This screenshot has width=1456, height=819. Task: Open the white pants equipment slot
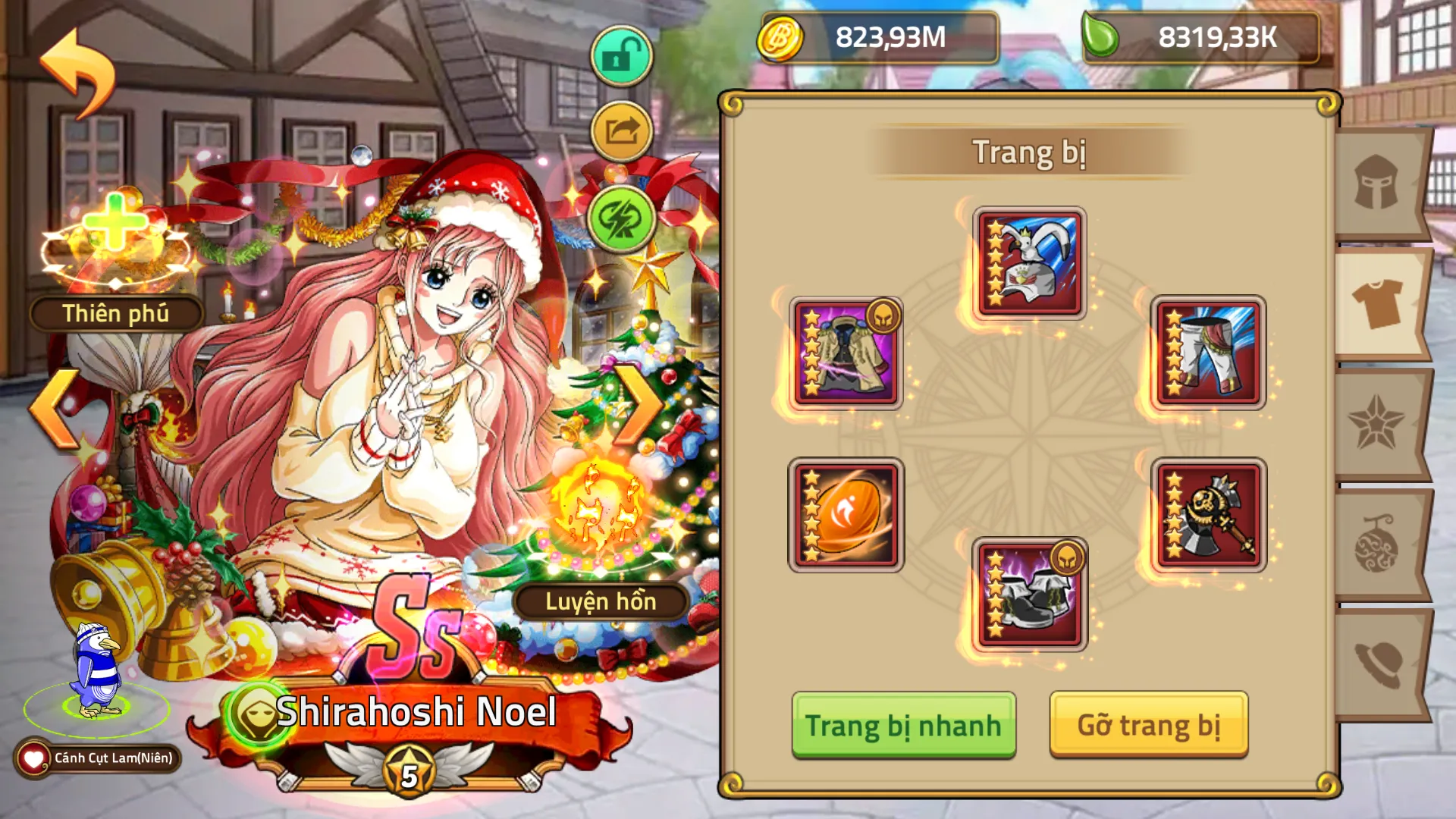pyautogui.click(x=1206, y=353)
